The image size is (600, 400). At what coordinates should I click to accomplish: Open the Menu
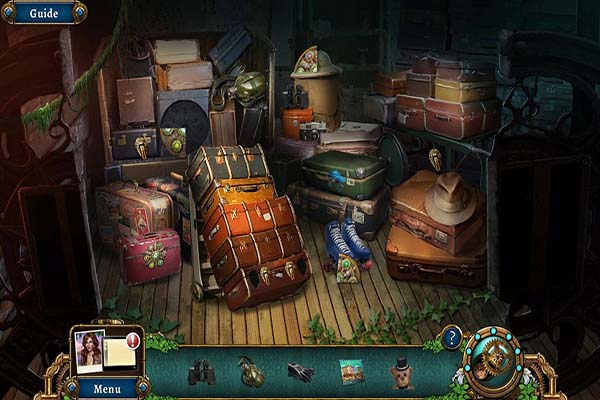(107, 387)
